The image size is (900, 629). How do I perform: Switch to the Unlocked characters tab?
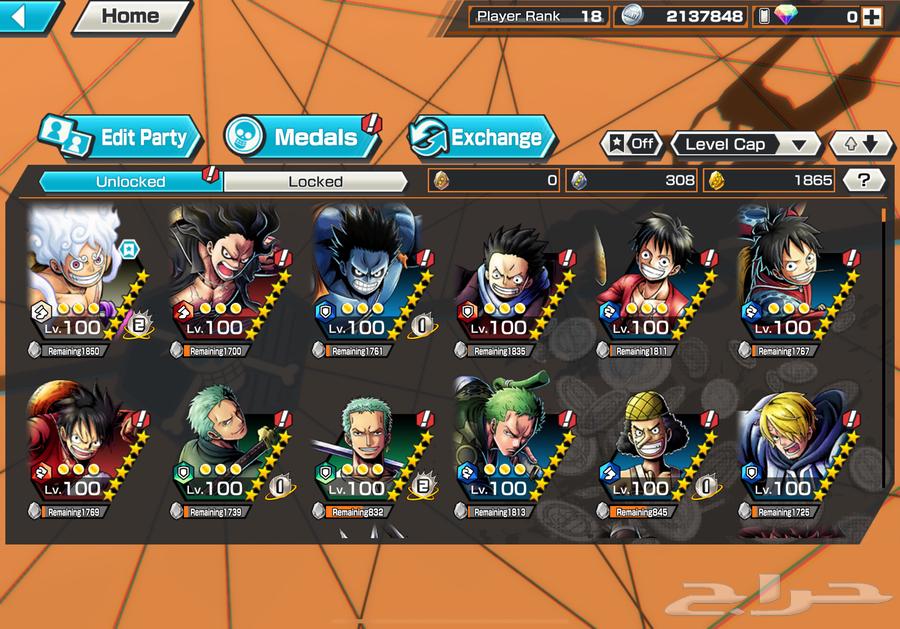tap(130, 181)
